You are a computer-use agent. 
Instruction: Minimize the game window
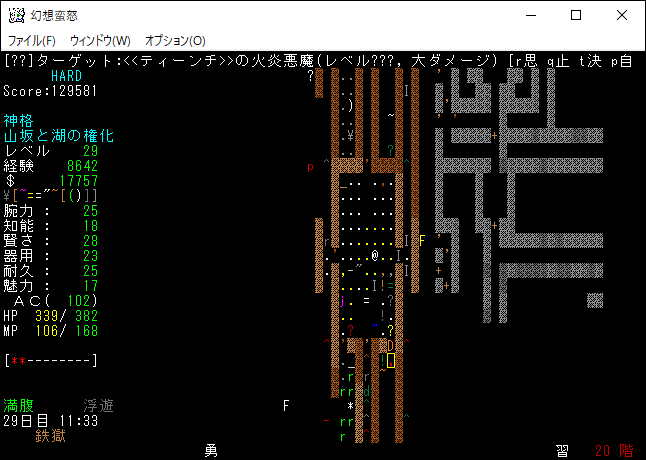tap(531, 15)
